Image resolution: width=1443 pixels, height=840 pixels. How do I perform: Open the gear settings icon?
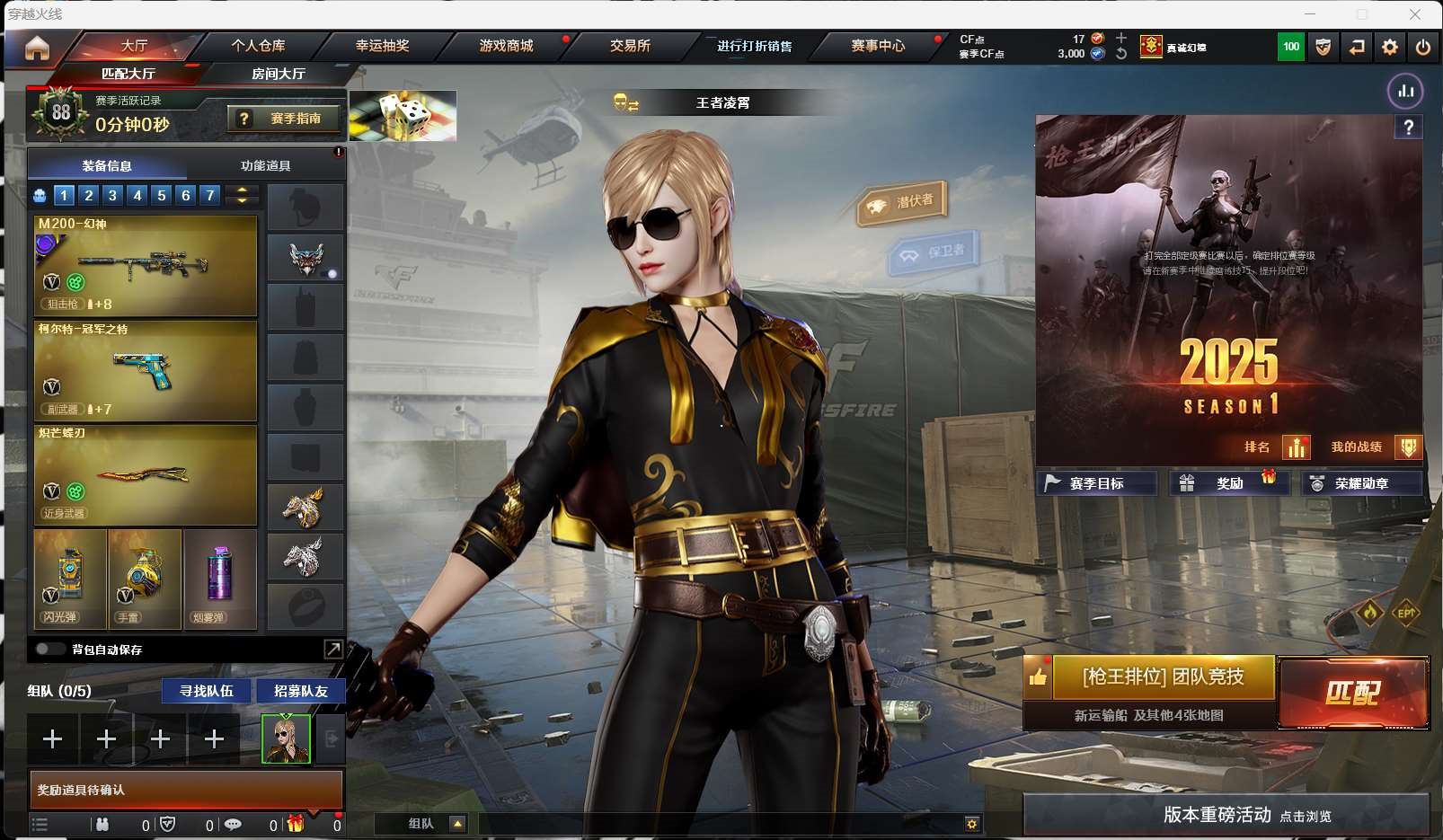(x=1390, y=47)
